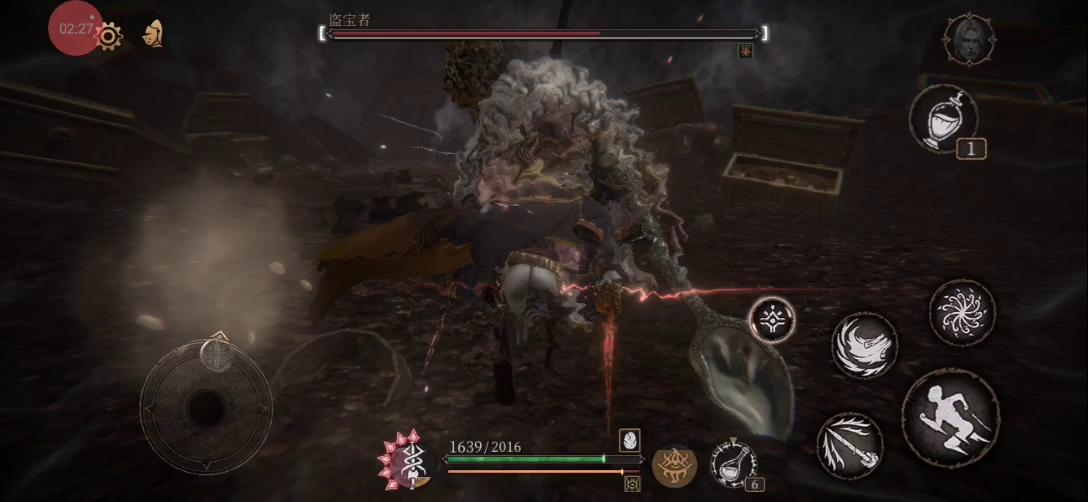This screenshot has height=502, width=1088.
Task: Use the large flask with count 1
Action: (943, 118)
